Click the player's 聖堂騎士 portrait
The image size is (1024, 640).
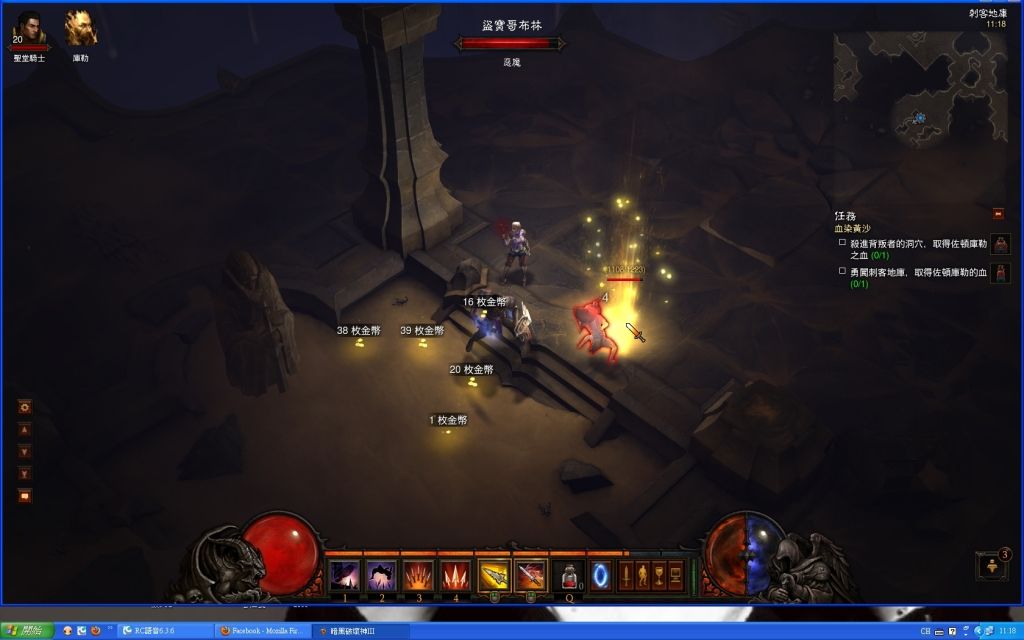point(29,30)
